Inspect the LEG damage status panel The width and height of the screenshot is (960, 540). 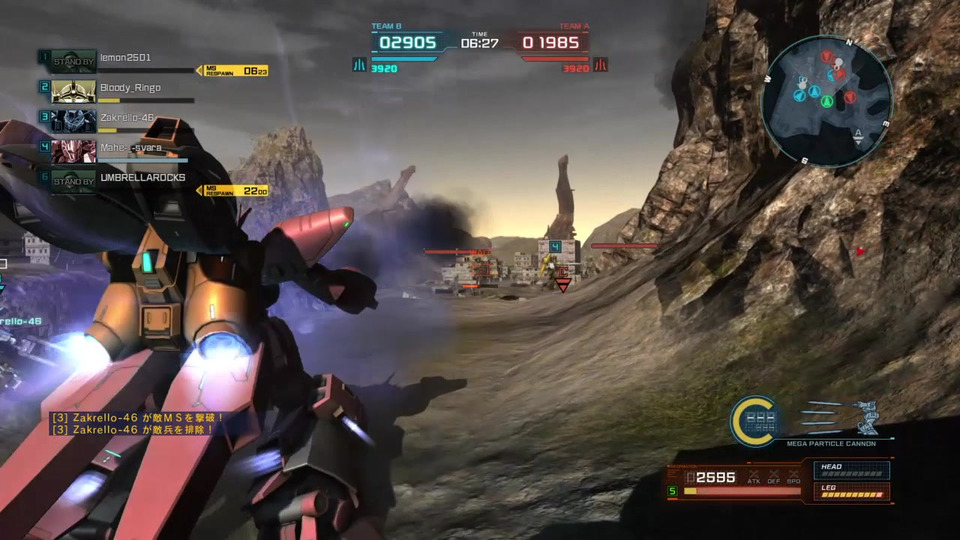[852, 492]
